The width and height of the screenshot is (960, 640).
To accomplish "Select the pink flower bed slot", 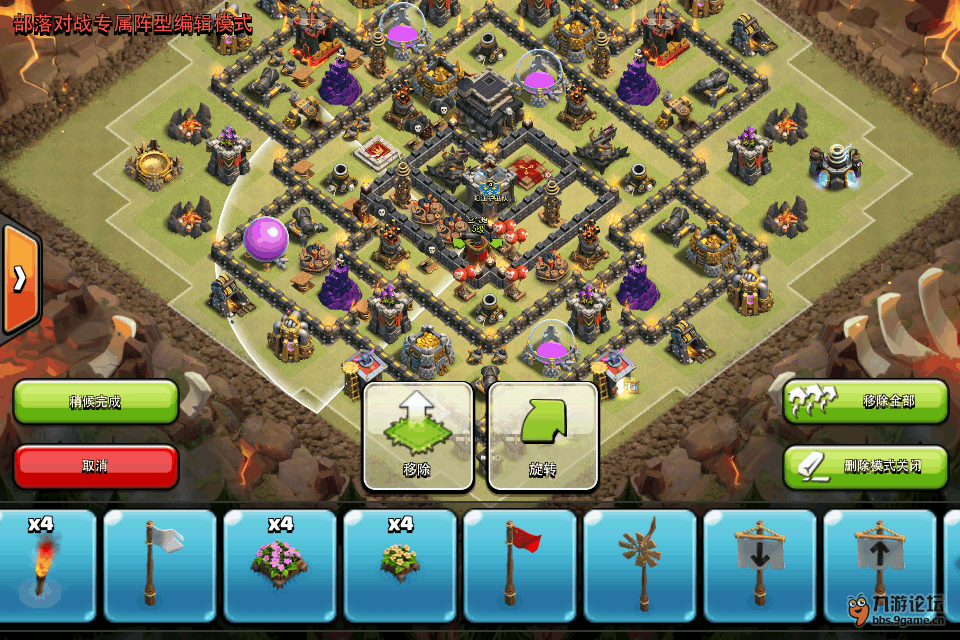I will pos(280,565).
